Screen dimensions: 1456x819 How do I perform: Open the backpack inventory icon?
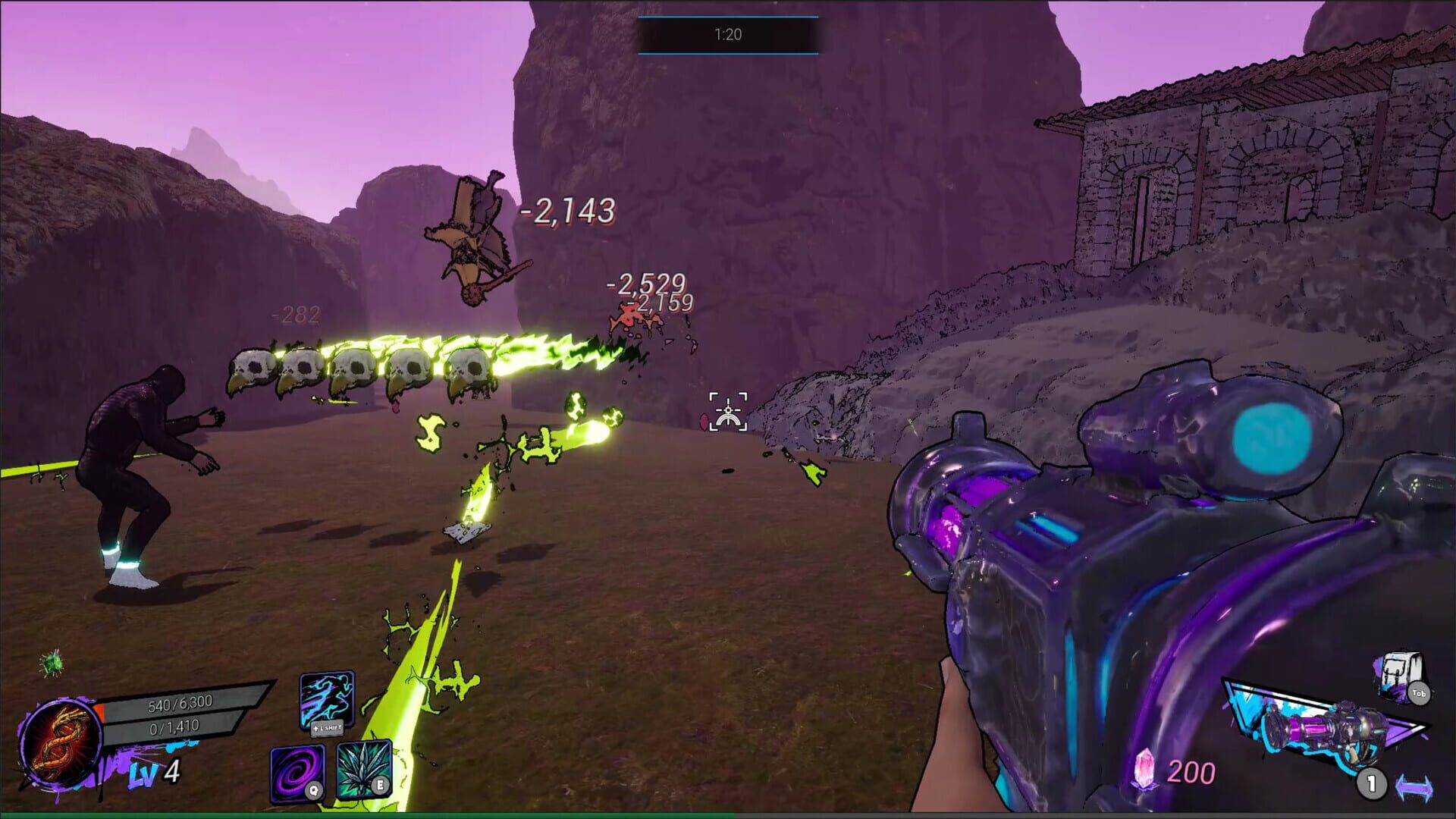[1397, 676]
